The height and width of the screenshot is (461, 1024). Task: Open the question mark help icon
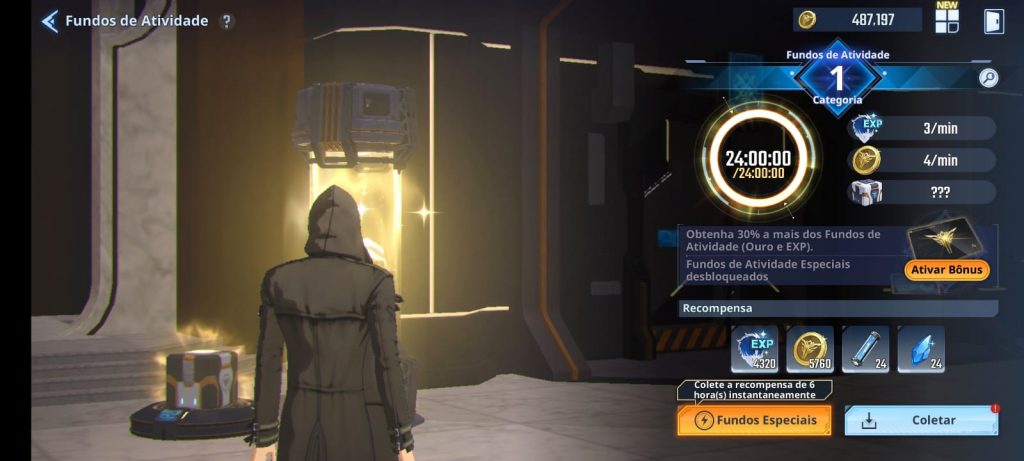(x=227, y=21)
